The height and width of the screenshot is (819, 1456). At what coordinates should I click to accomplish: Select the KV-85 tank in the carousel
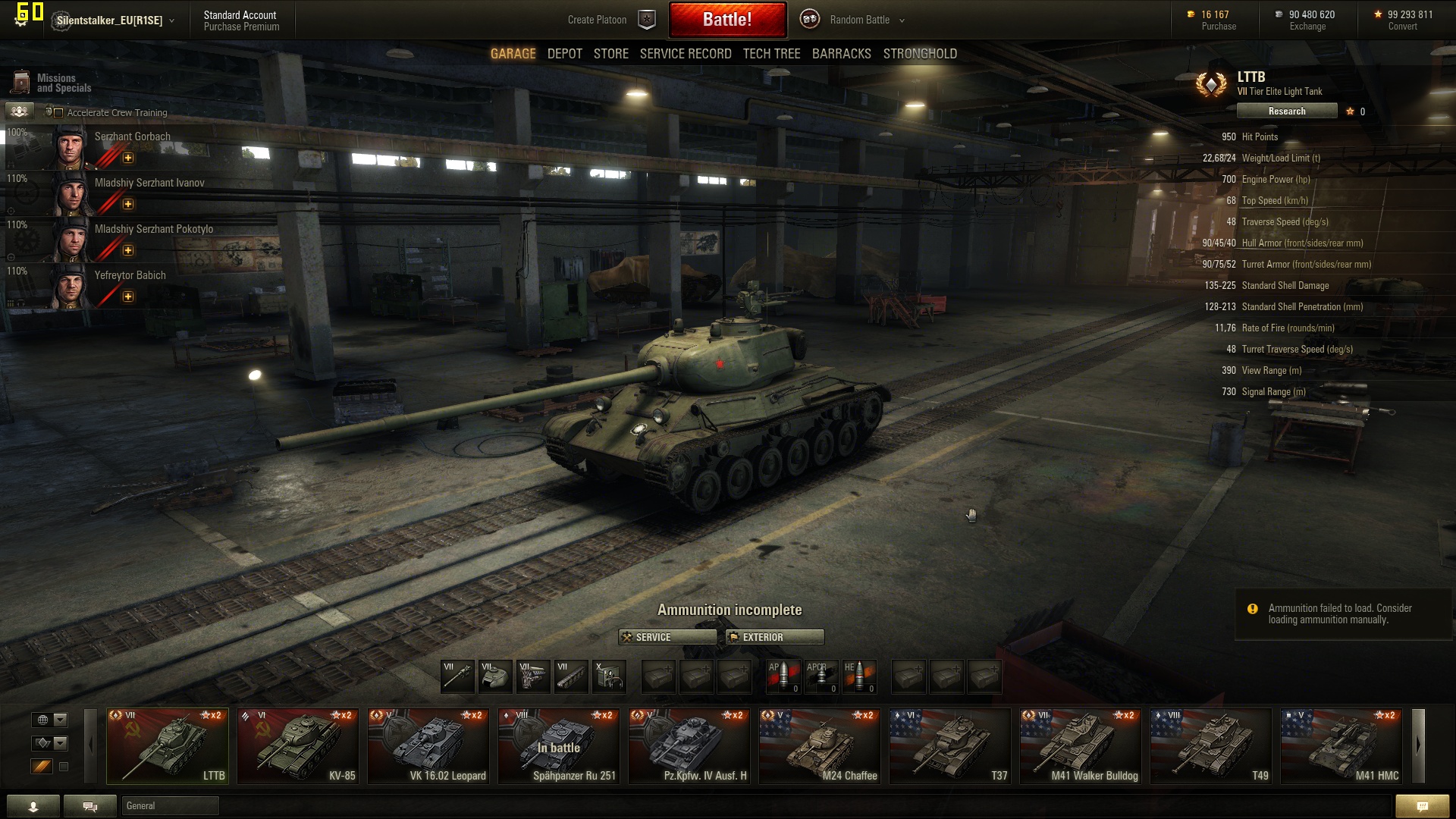click(x=297, y=746)
